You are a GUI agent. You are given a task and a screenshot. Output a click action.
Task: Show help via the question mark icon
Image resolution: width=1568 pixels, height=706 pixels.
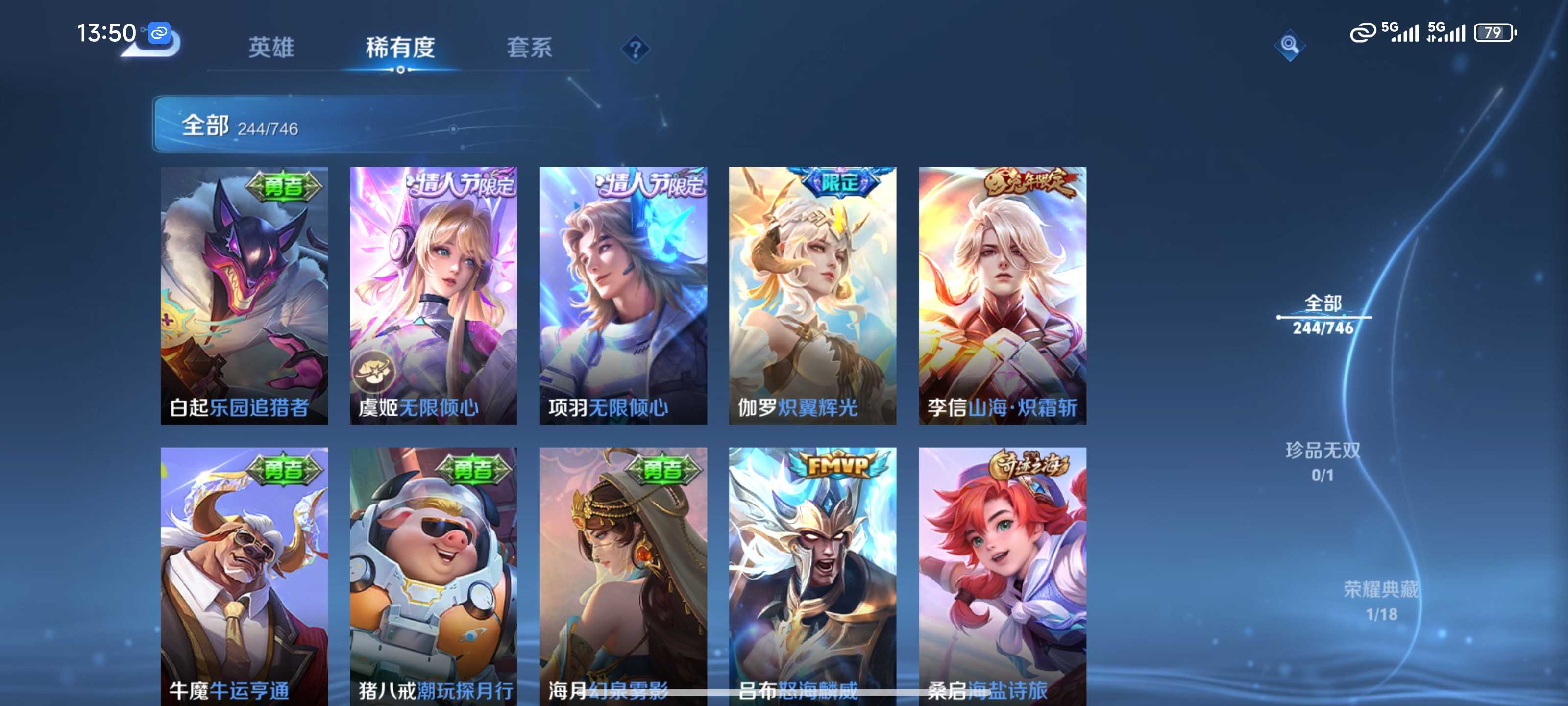(635, 49)
